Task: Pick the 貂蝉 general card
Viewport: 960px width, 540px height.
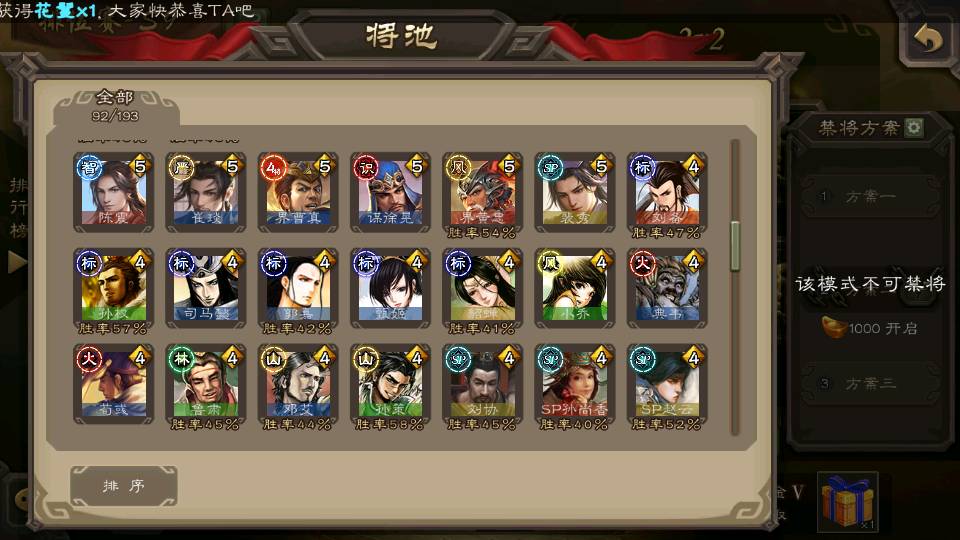Action: [481, 287]
